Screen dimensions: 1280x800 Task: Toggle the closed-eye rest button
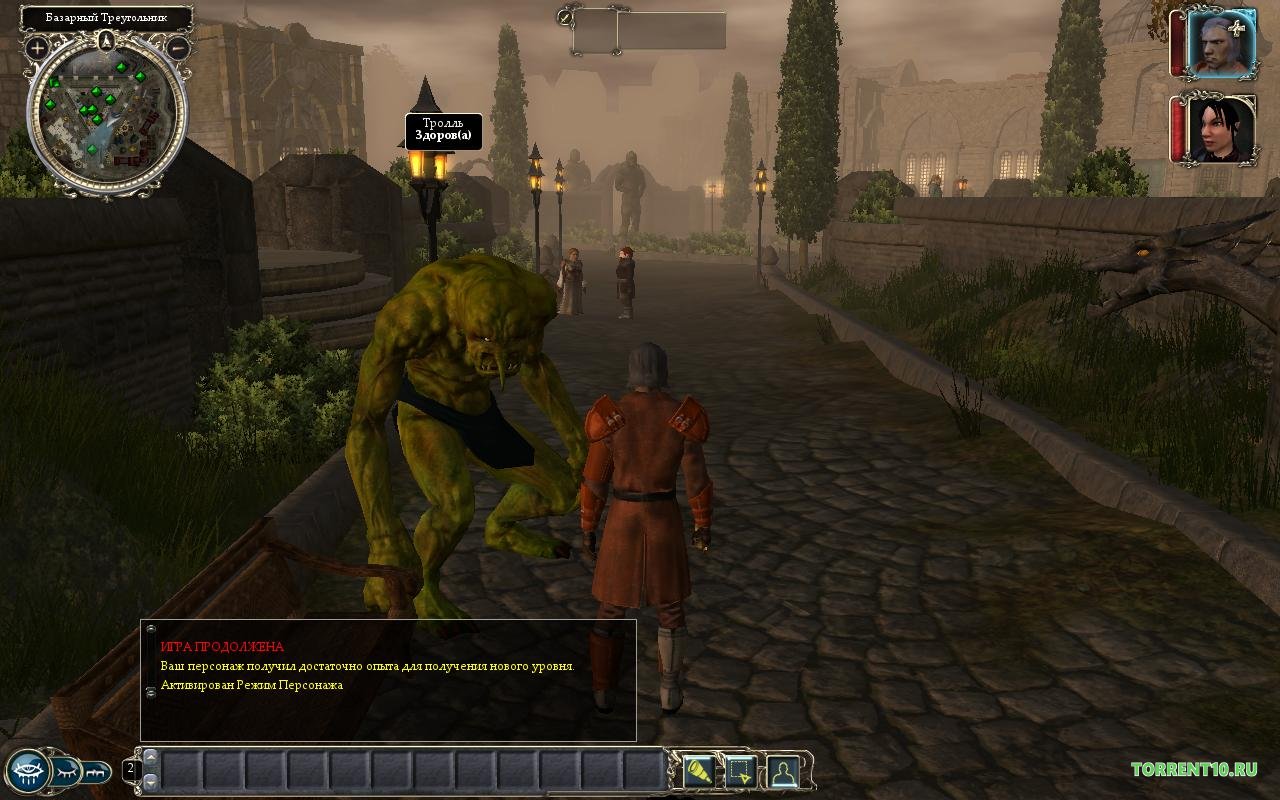pyautogui.click(x=66, y=771)
